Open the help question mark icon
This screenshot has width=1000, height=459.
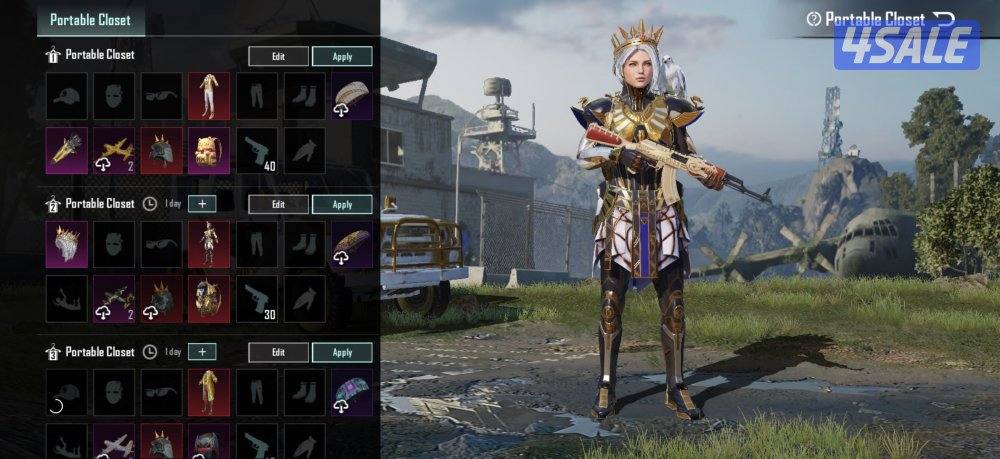tap(813, 19)
